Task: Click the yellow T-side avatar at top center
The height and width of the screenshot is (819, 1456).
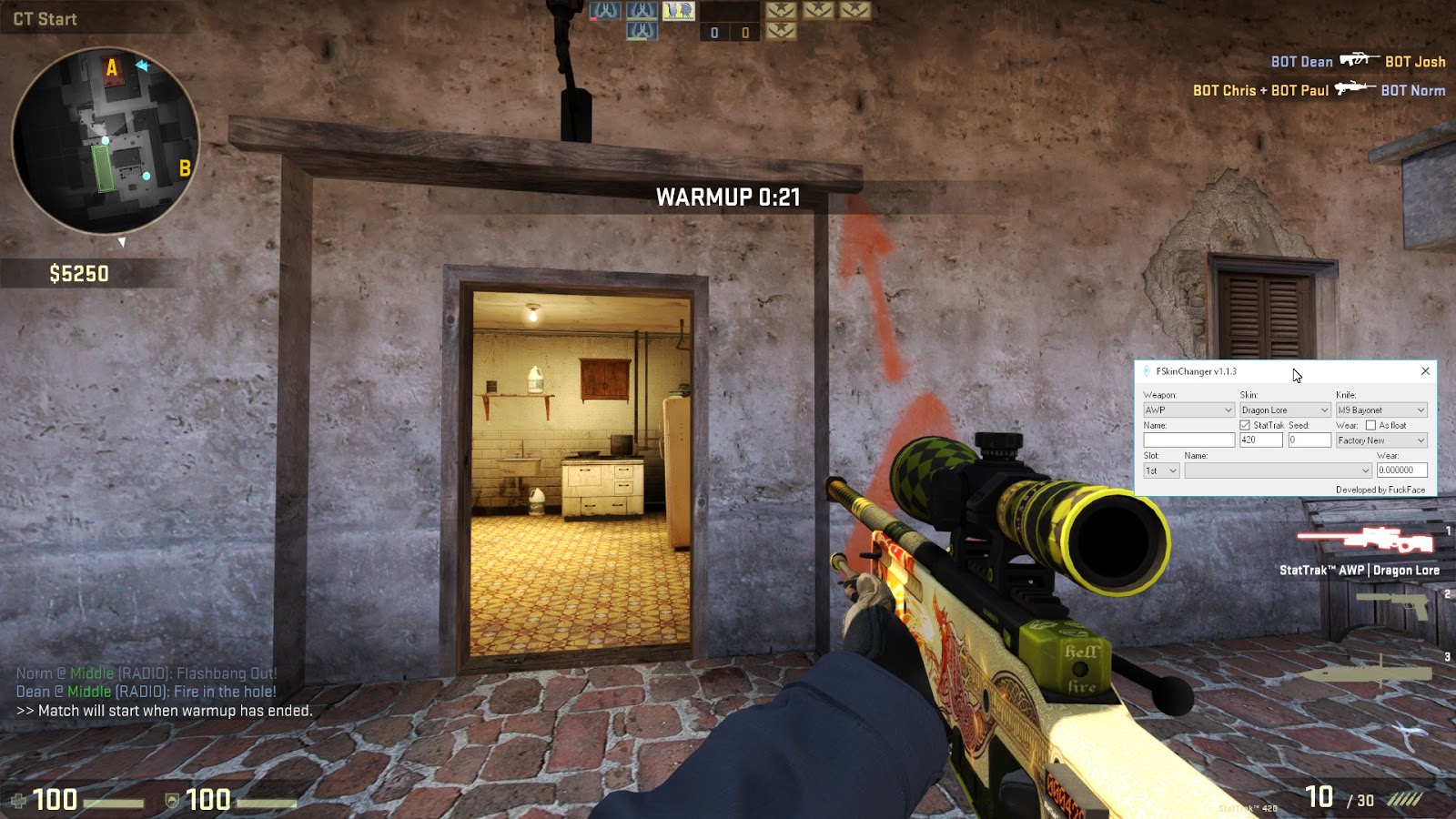Action: click(x=678, y=11)
